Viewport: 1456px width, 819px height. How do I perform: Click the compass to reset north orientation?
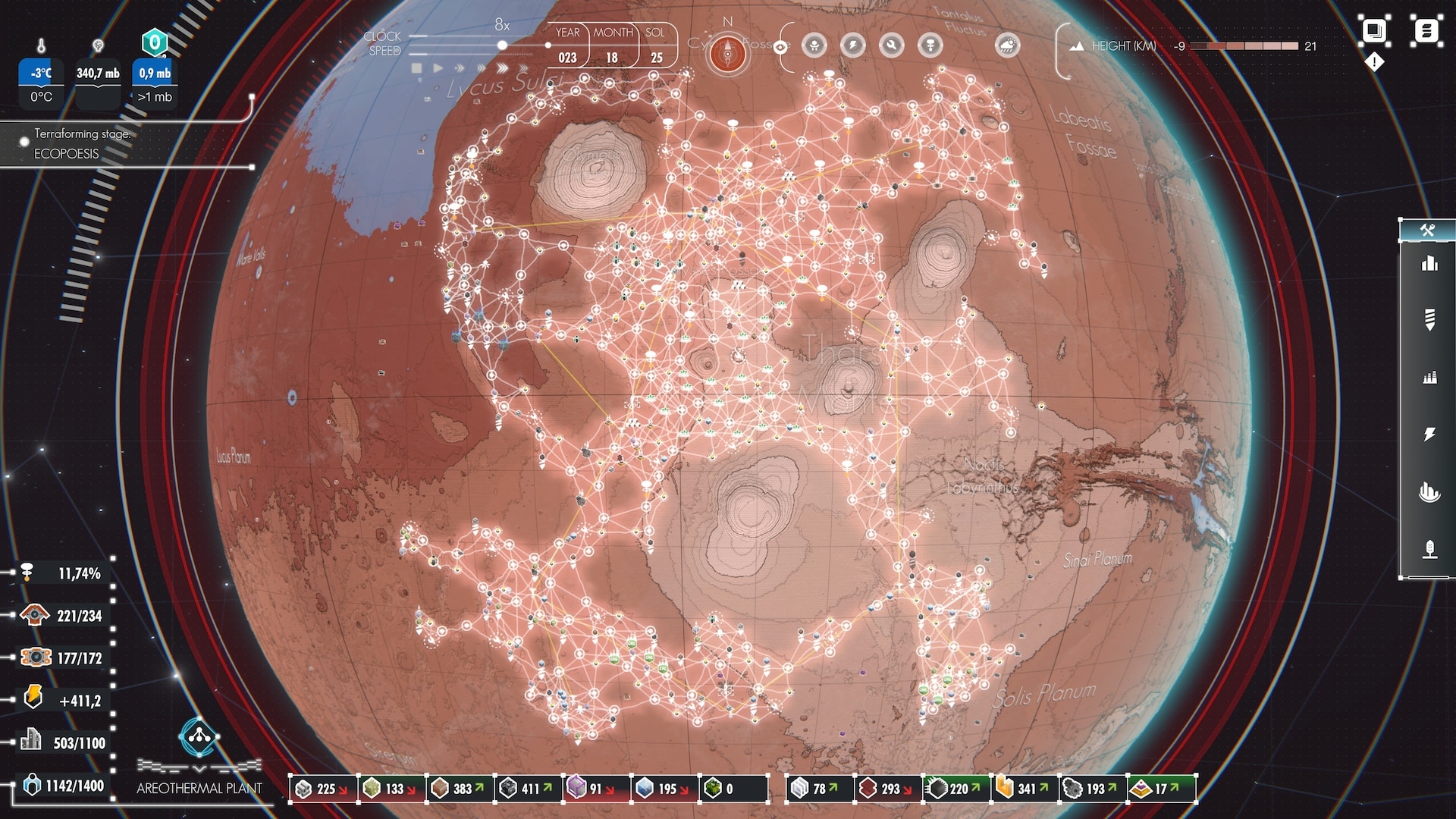(727, 54)
